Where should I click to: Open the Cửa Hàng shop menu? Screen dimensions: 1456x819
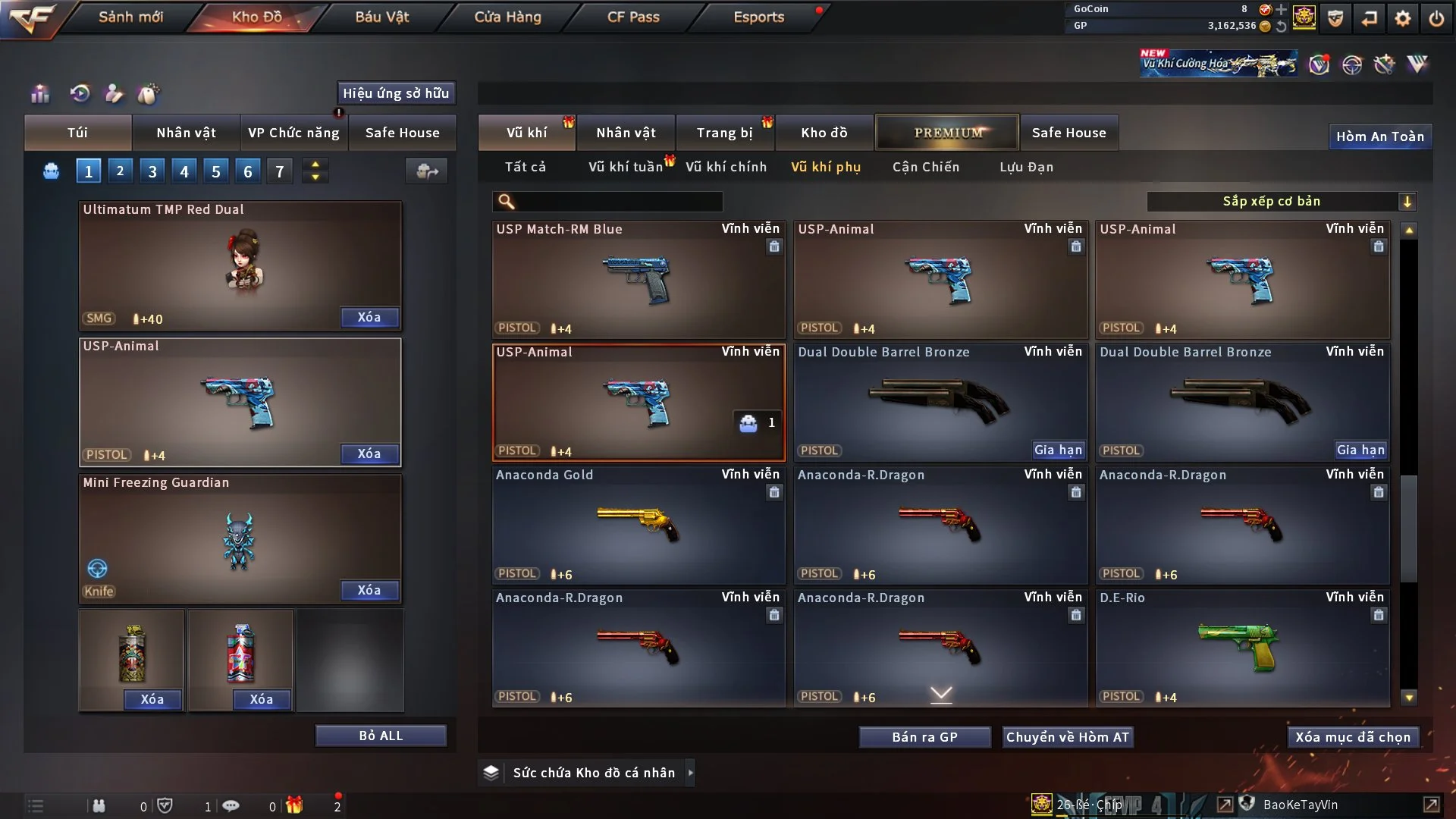tap(507, 17)
